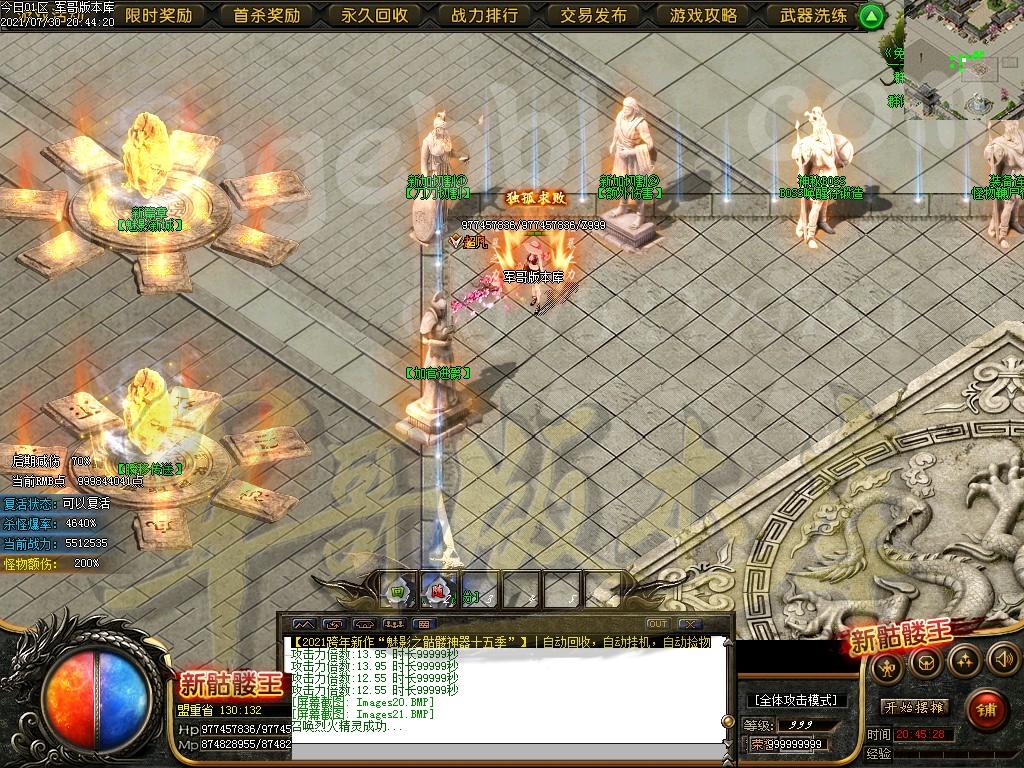Screen dimensions: 1024x768
Task: Click the minimap in the corner
Action: point(964,60)
